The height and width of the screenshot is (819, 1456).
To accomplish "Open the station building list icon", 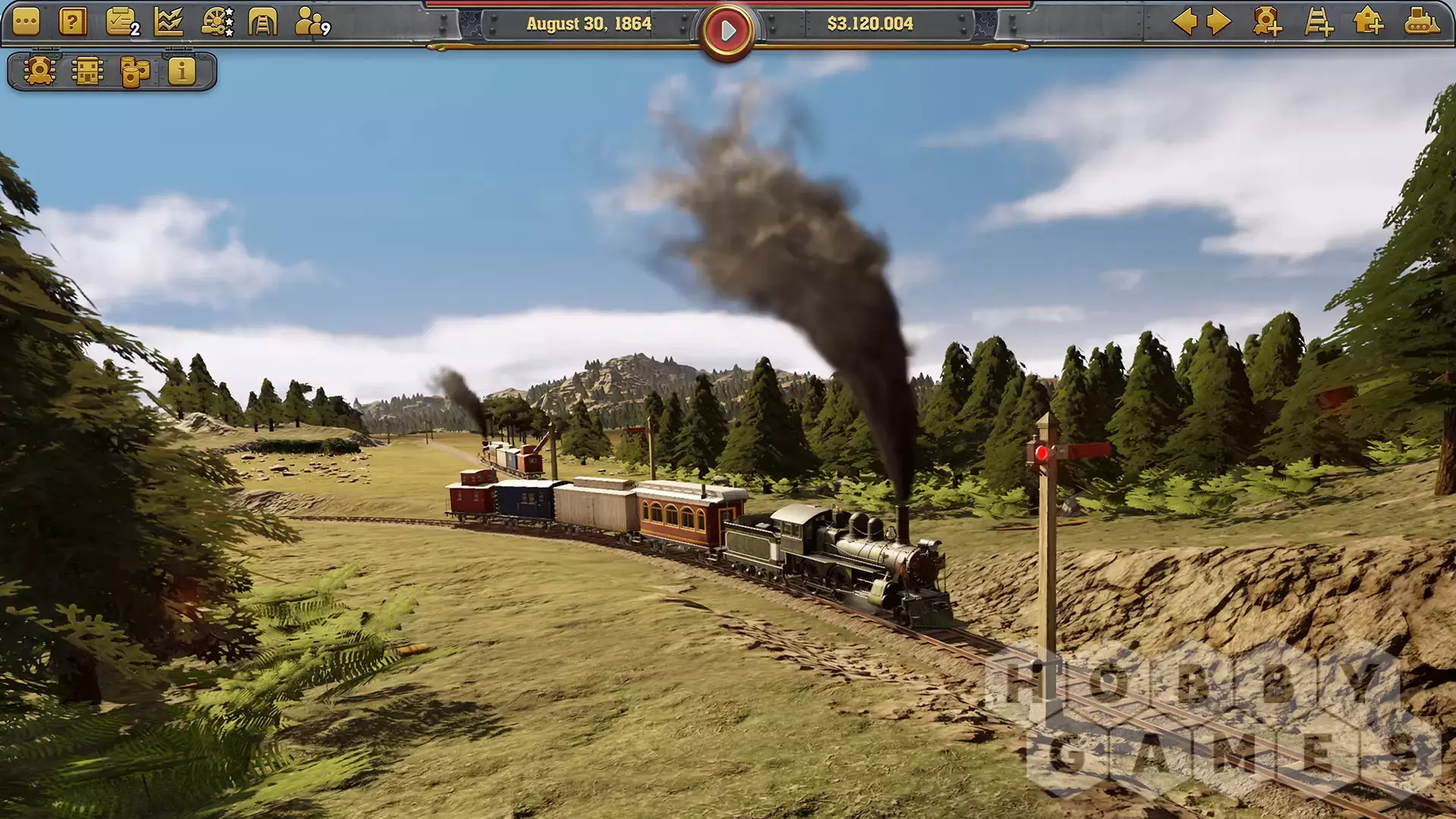I will point(87,72).
